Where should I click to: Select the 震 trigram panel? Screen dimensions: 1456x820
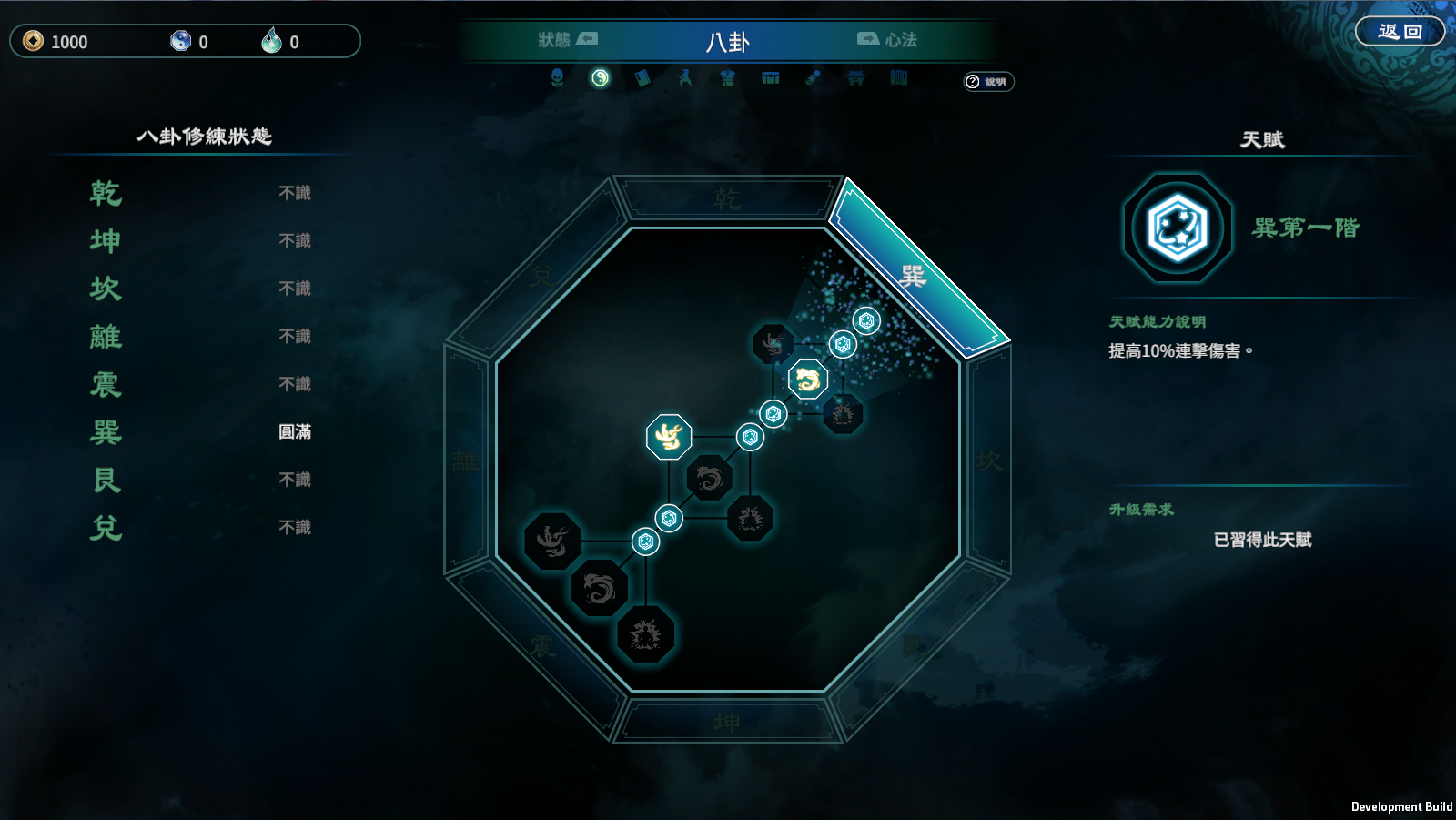542,646
